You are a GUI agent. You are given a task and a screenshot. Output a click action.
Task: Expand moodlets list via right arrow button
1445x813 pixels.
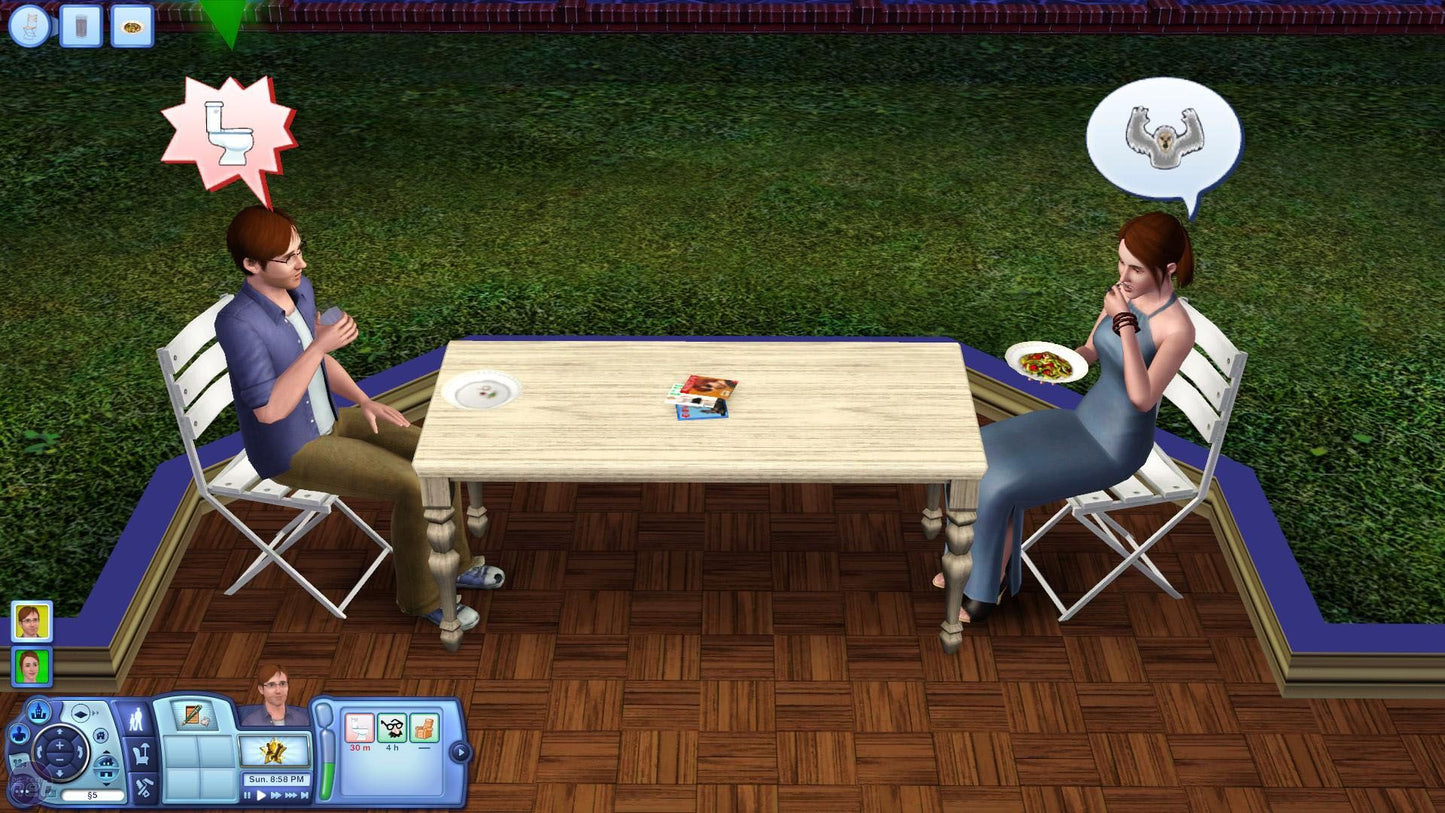coord(461,751)
